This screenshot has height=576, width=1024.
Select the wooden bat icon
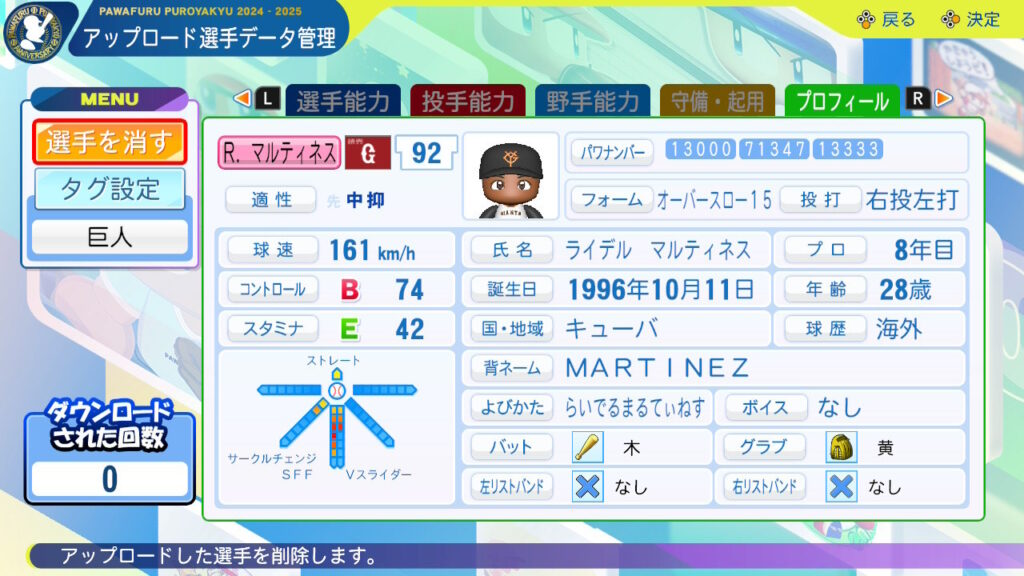tap(587, 447)
